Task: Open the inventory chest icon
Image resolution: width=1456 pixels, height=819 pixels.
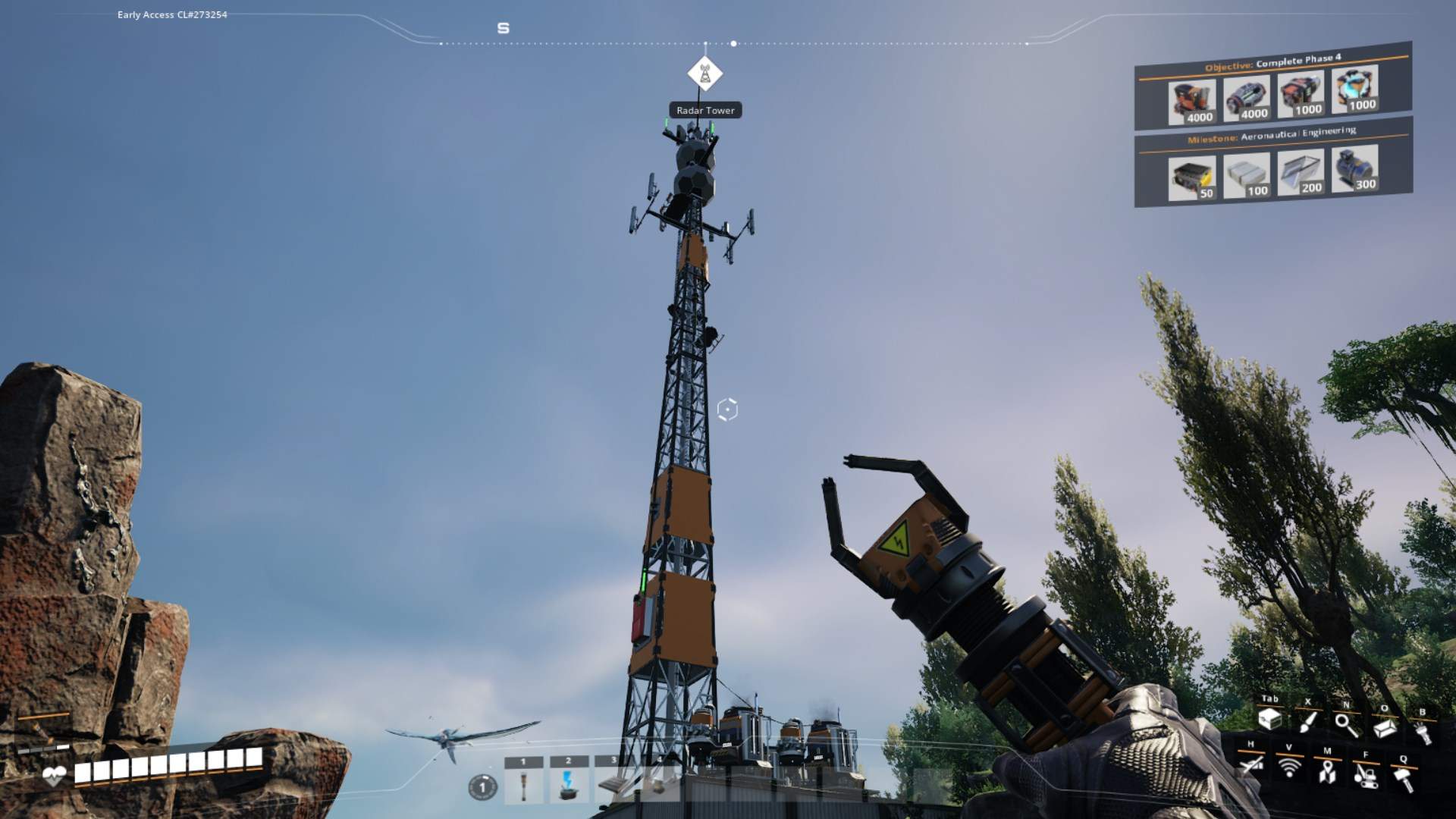Action: coord(1269,719)
